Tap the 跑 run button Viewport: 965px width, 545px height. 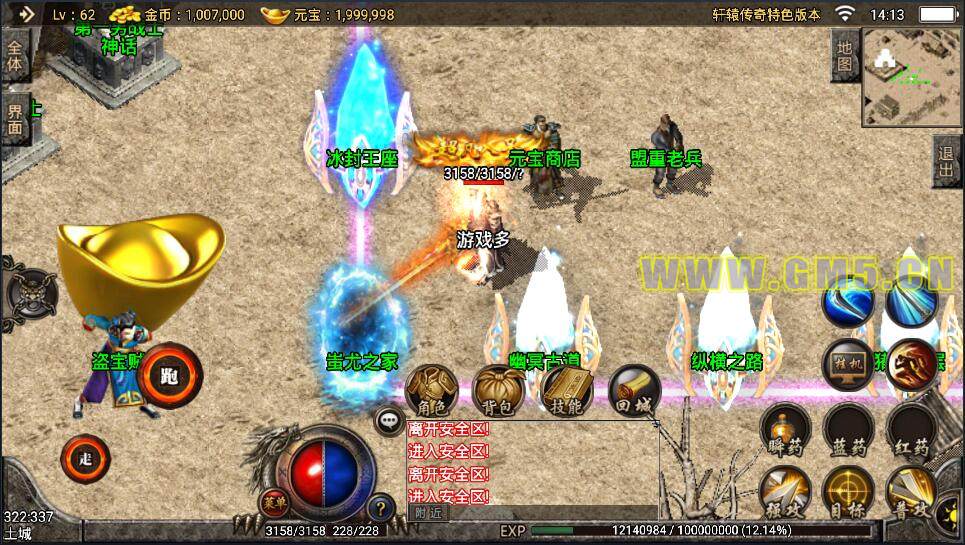170,376
